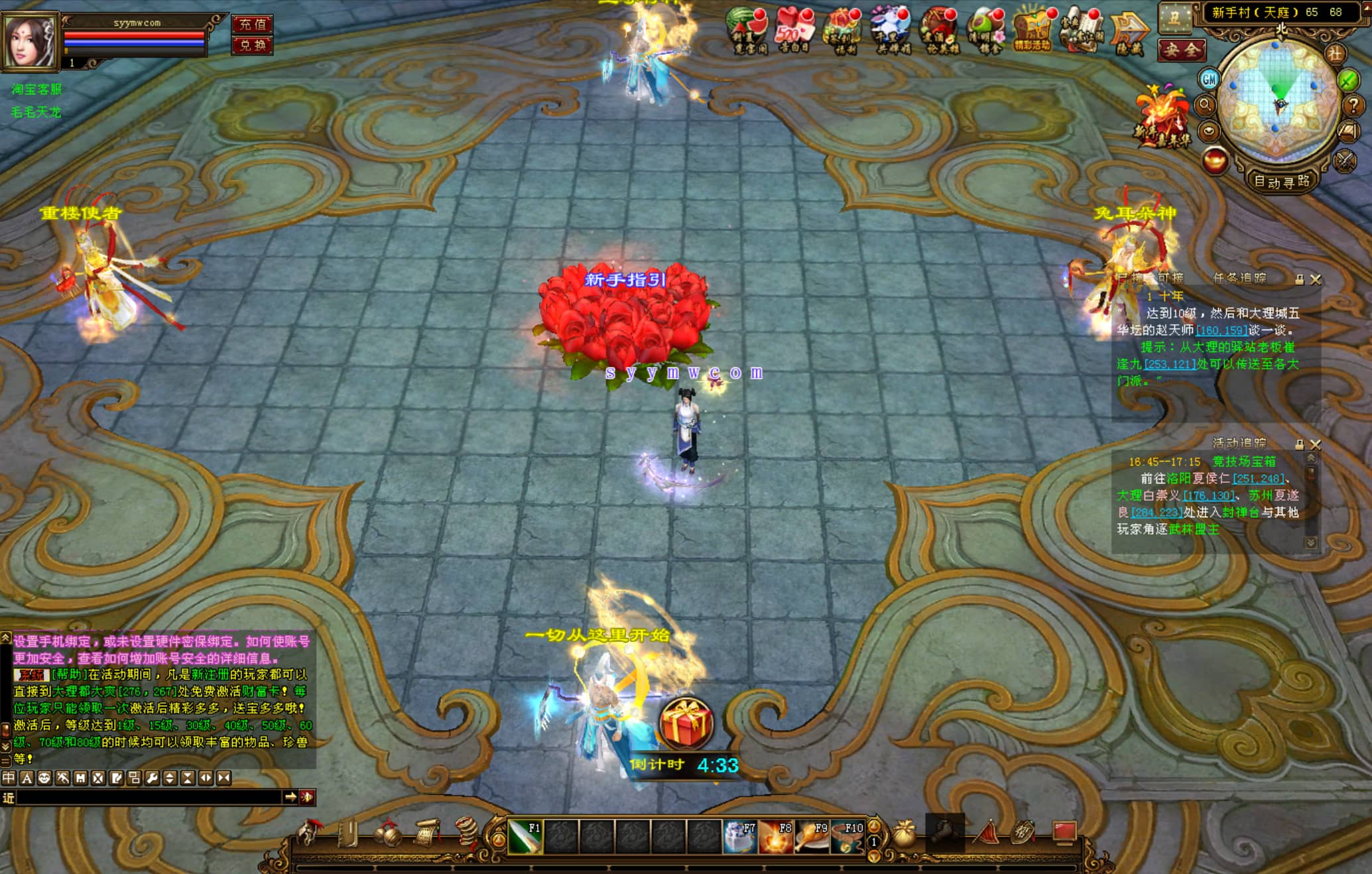The height and width of the screenshot is (874, 1372).
Task: Open the money pouch bag icon
Action: [903, 834]
